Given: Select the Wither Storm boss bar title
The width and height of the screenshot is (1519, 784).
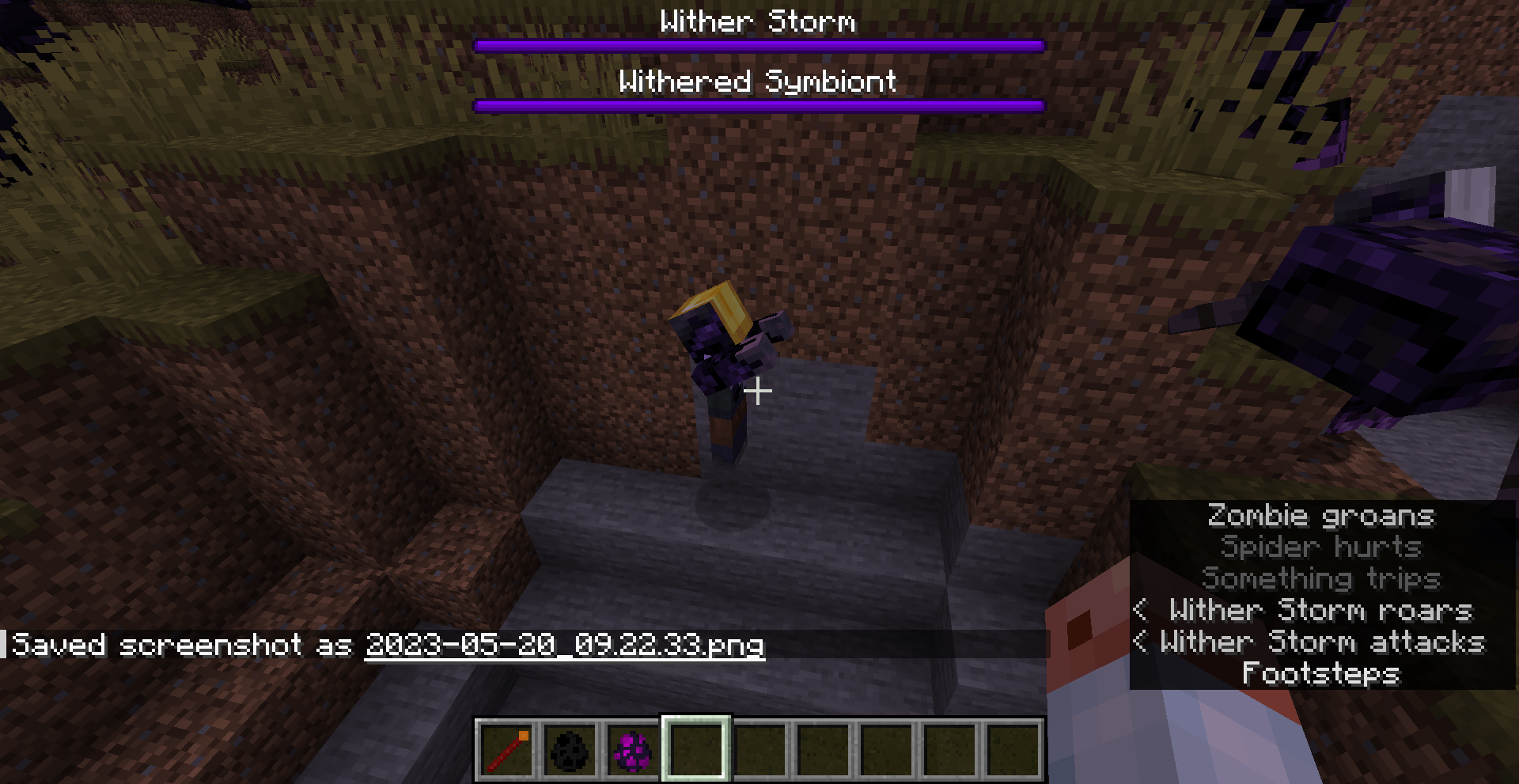Looking at the screenshot, I should pyautogui.click(x=758, y=22).
